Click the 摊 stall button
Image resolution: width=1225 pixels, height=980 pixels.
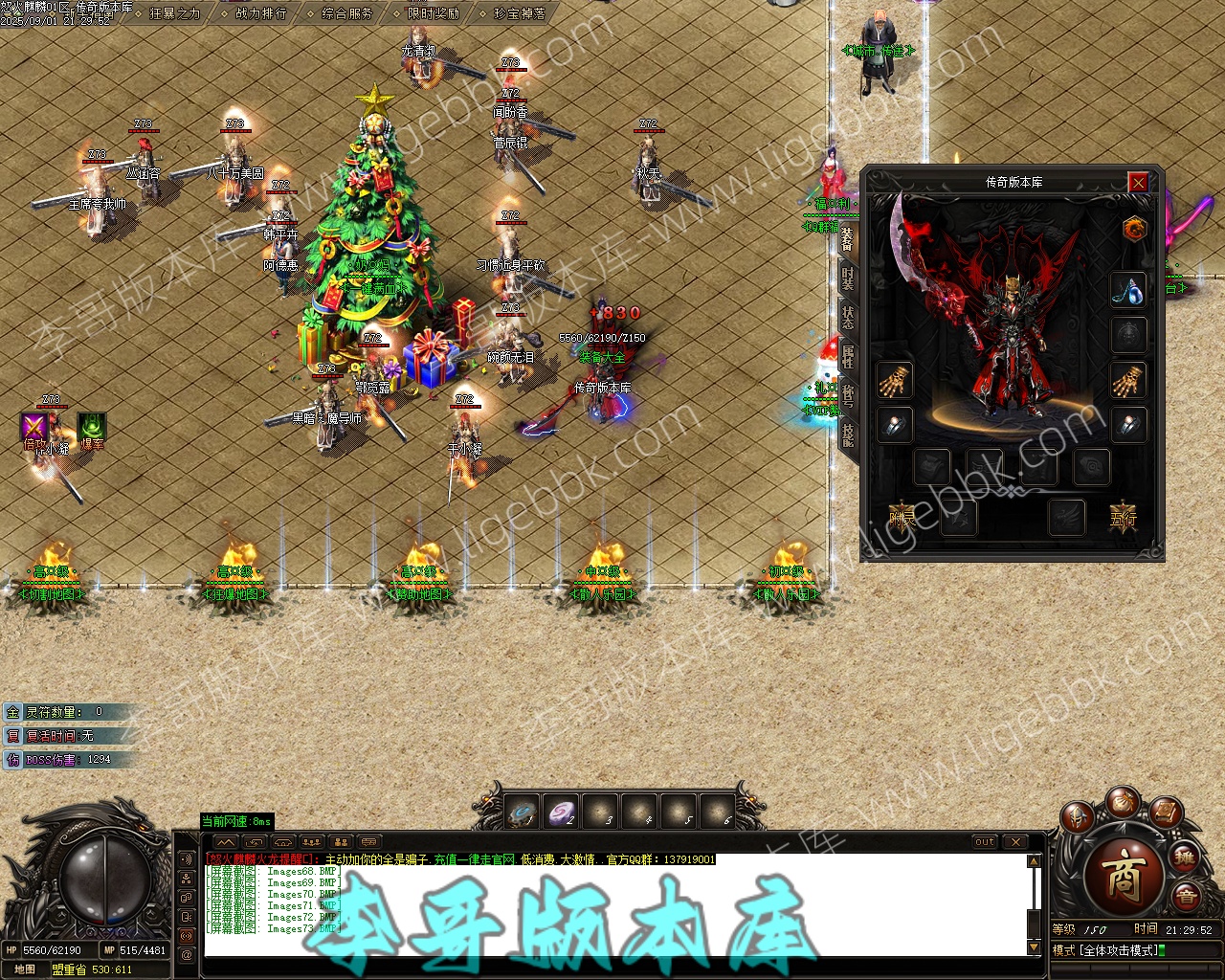pos(1186,857)
